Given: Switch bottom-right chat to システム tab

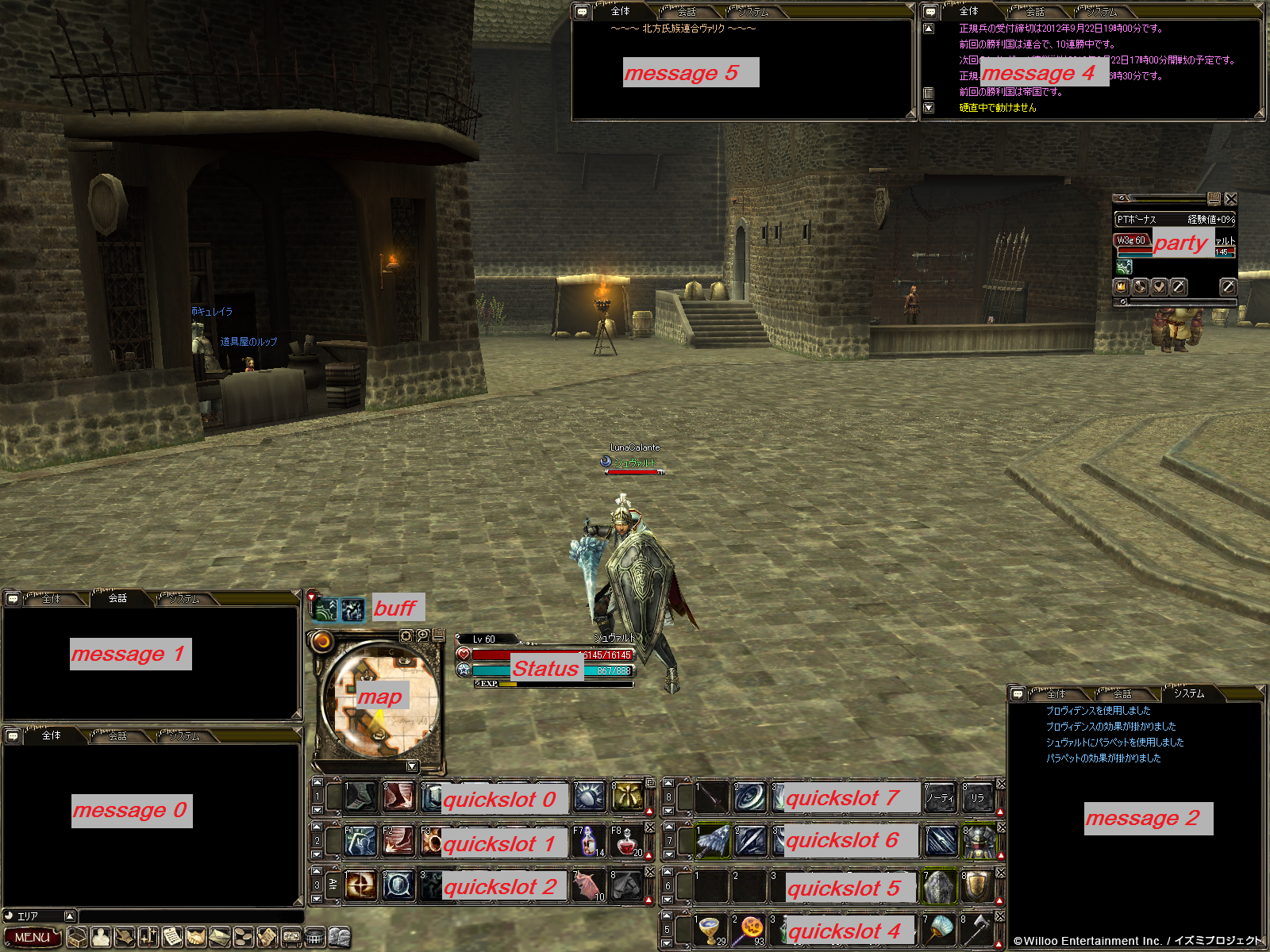Looking at the screenshot, I should pyautogui.click(x=1188, y=693).
